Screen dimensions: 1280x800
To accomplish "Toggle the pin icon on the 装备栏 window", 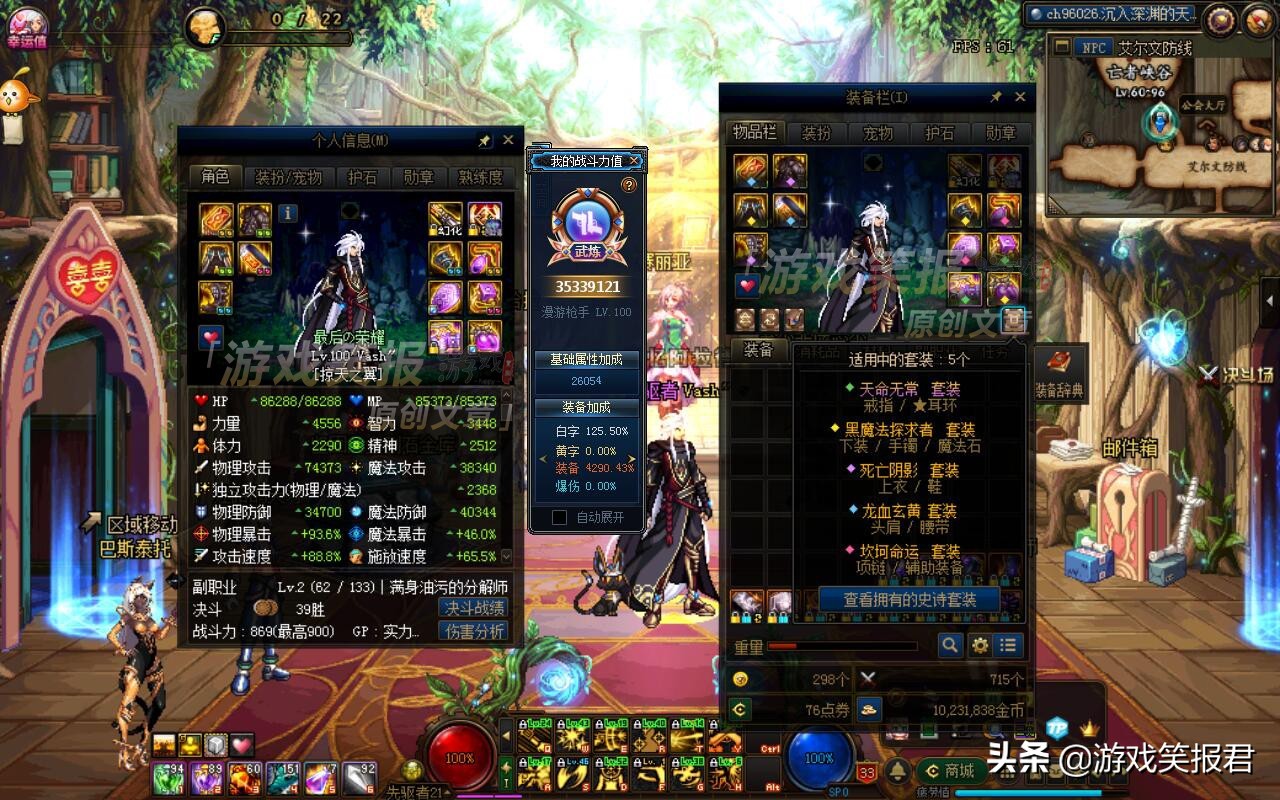I will [x=995, y=96].
